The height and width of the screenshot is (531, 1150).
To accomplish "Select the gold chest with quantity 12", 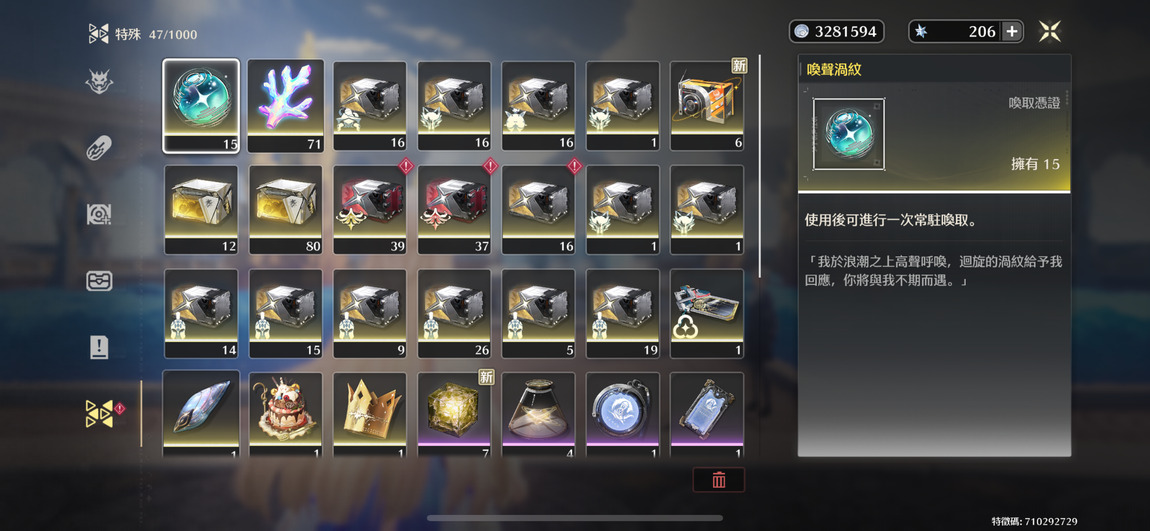I will [x=201, y=210].
